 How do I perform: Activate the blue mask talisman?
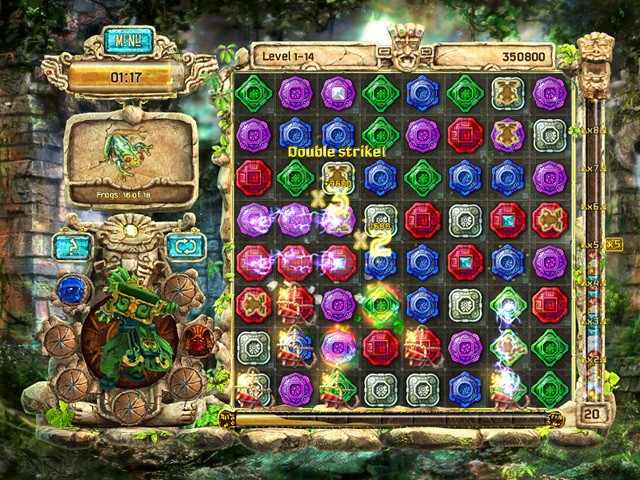tap(71, 290)
